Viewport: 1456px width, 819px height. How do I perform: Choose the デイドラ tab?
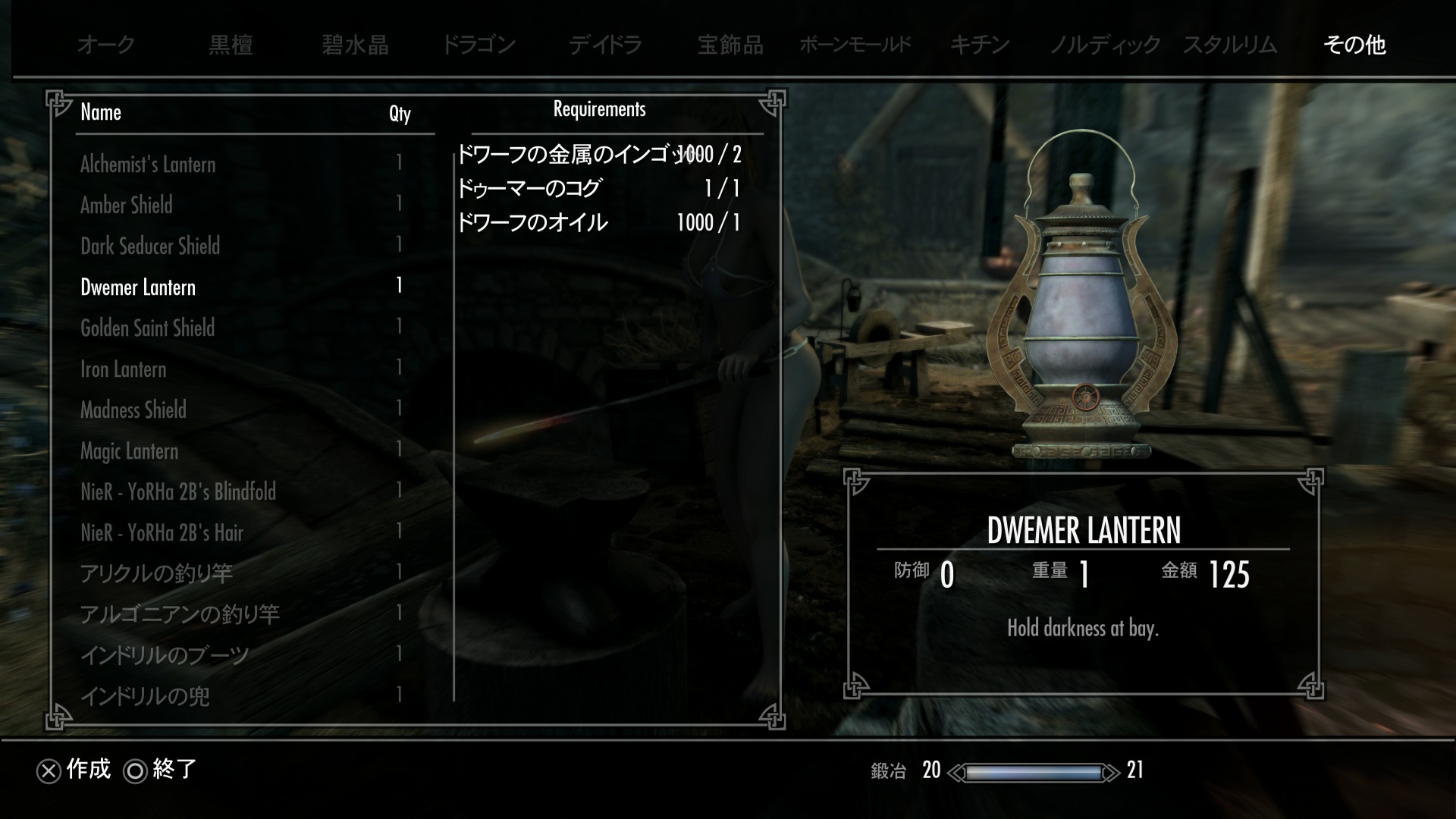[x=605, y=45]
